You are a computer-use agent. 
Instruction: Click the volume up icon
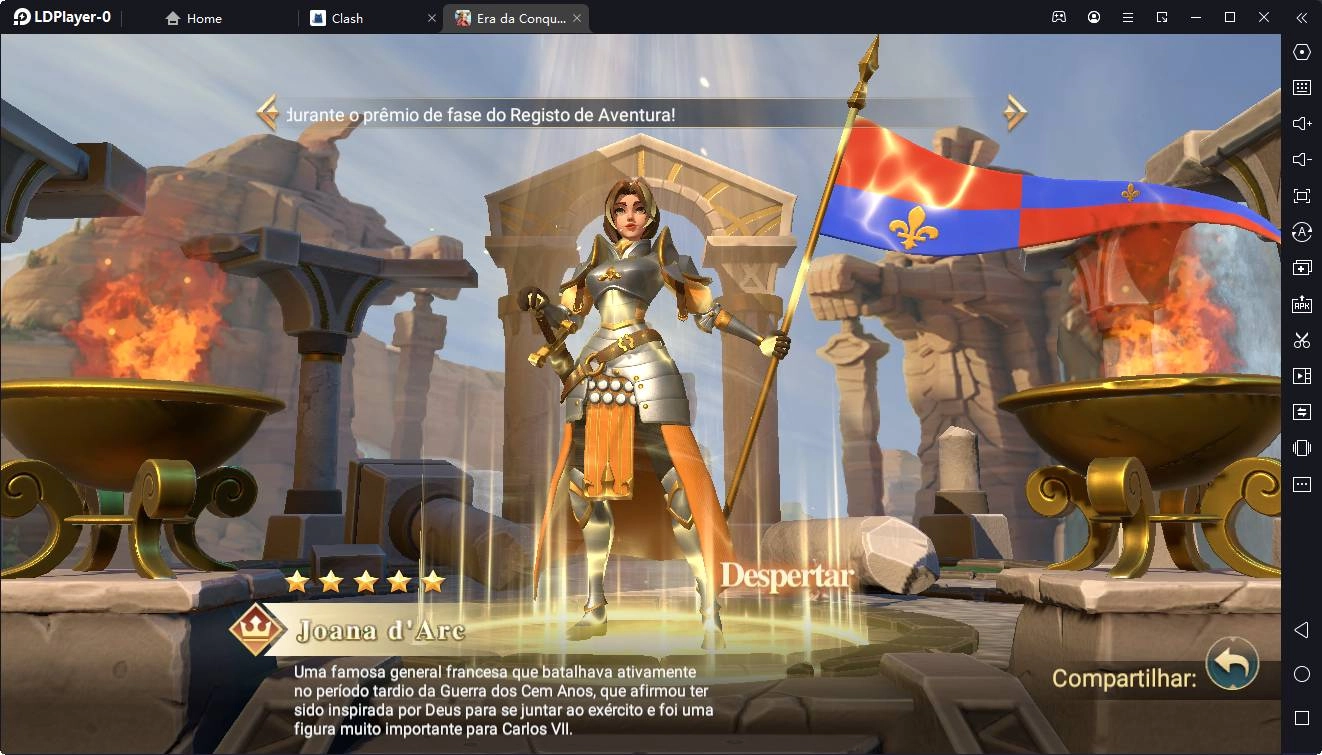point(1301,123)
